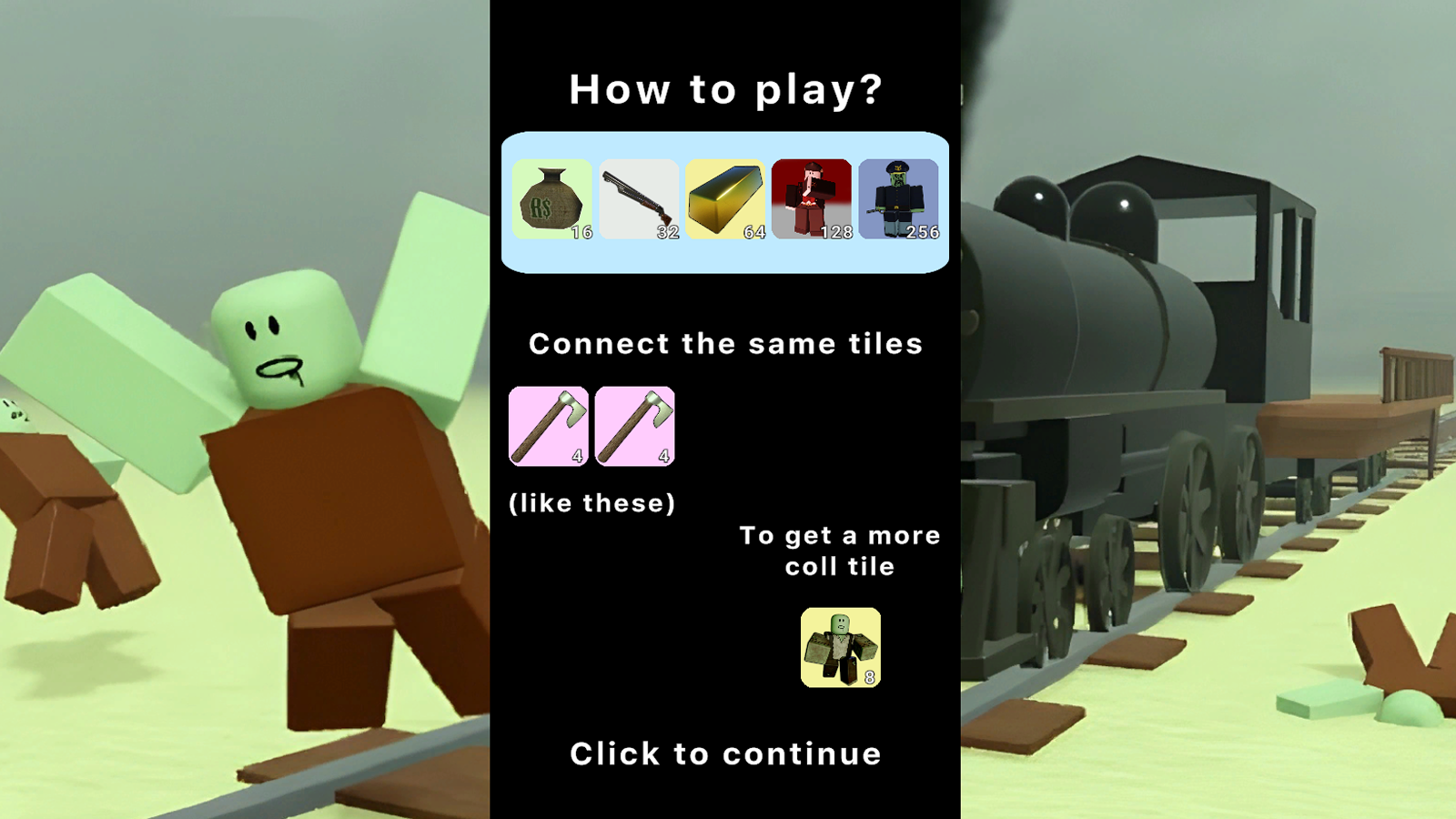Click the Click to continue text
Screen dimensions: 1456x819
[x=725, y=754]
